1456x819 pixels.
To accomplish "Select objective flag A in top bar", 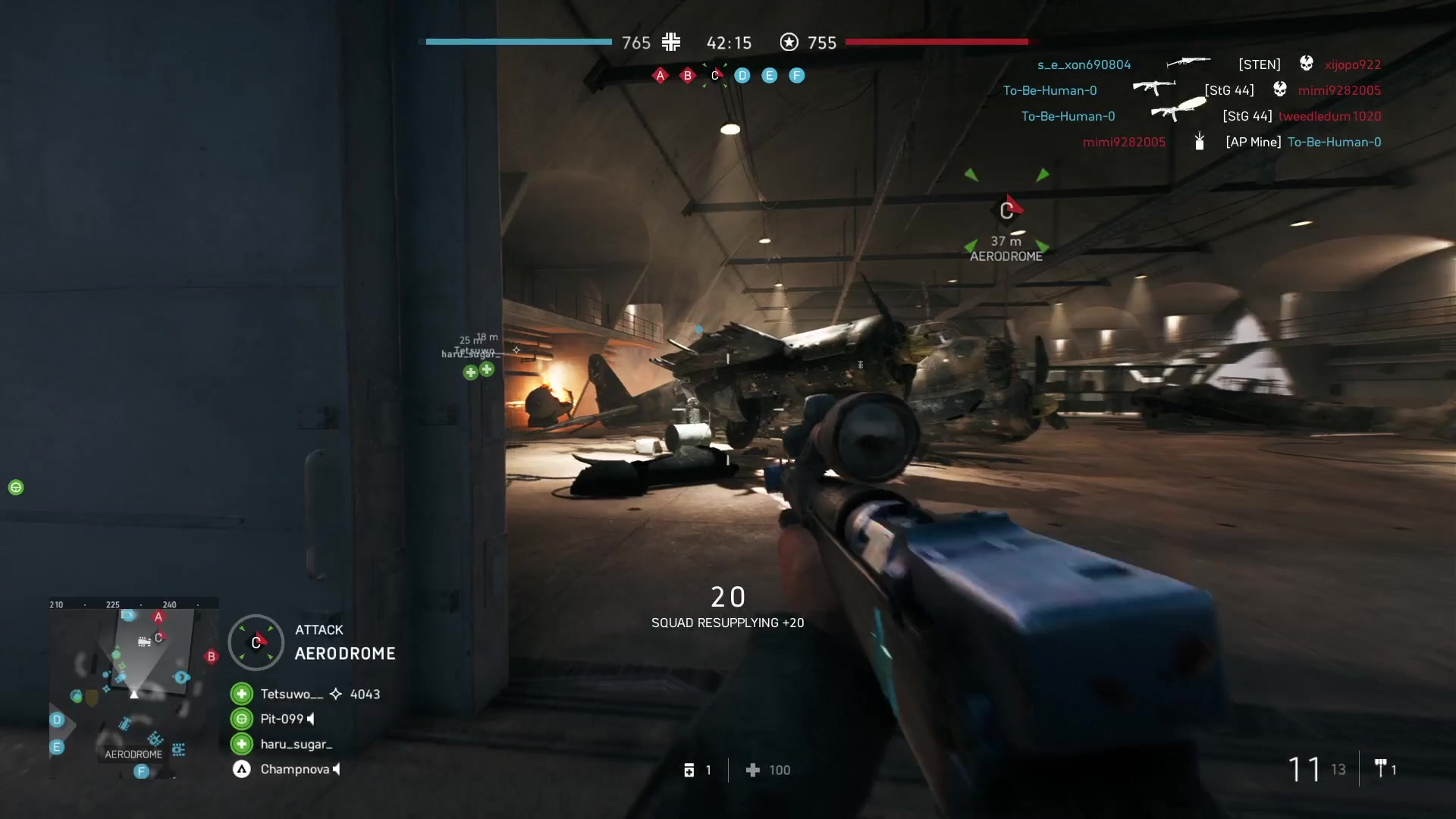I will pyautogui.click(x=661, y=75).
